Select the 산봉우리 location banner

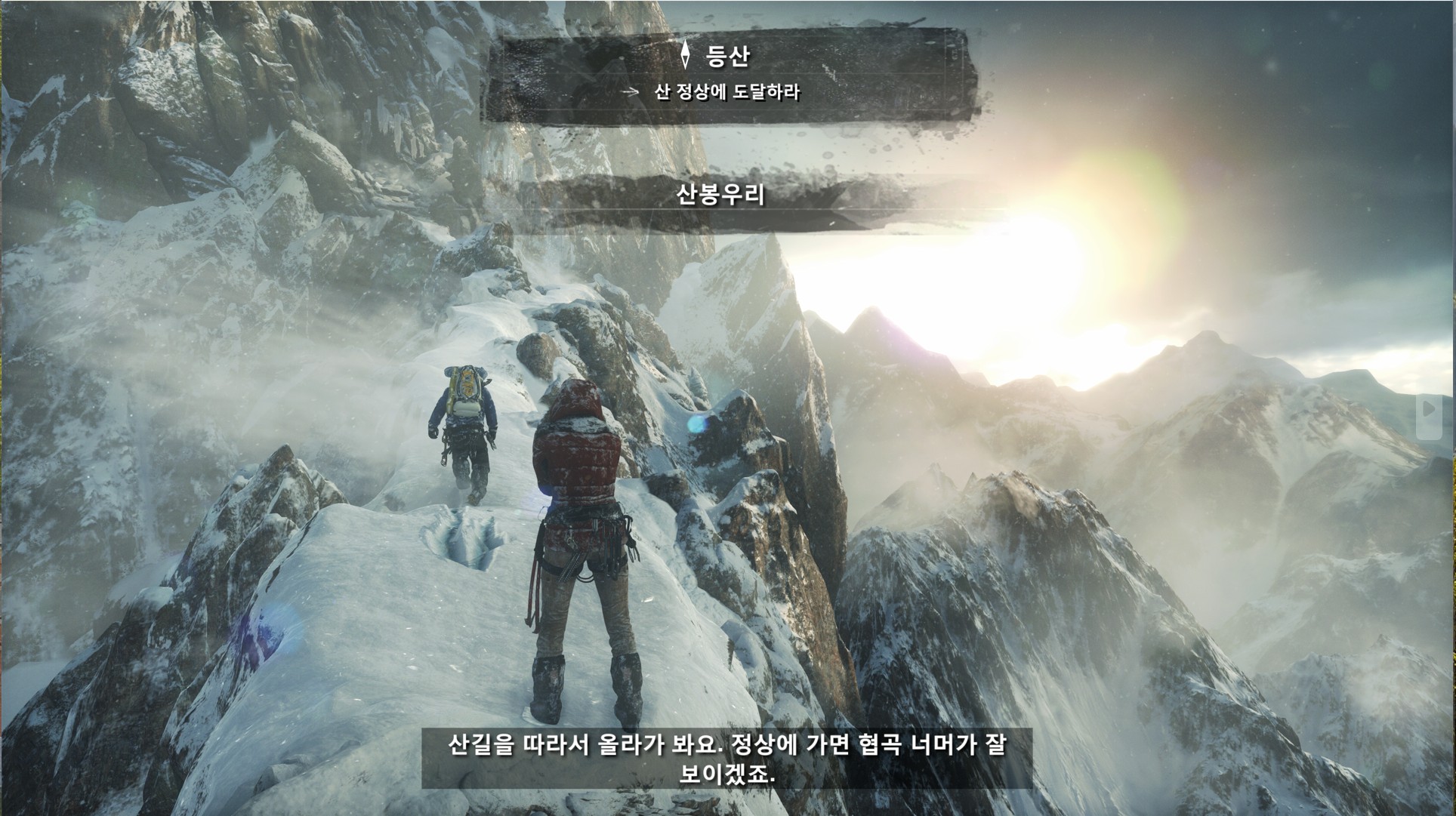(721, 195)
